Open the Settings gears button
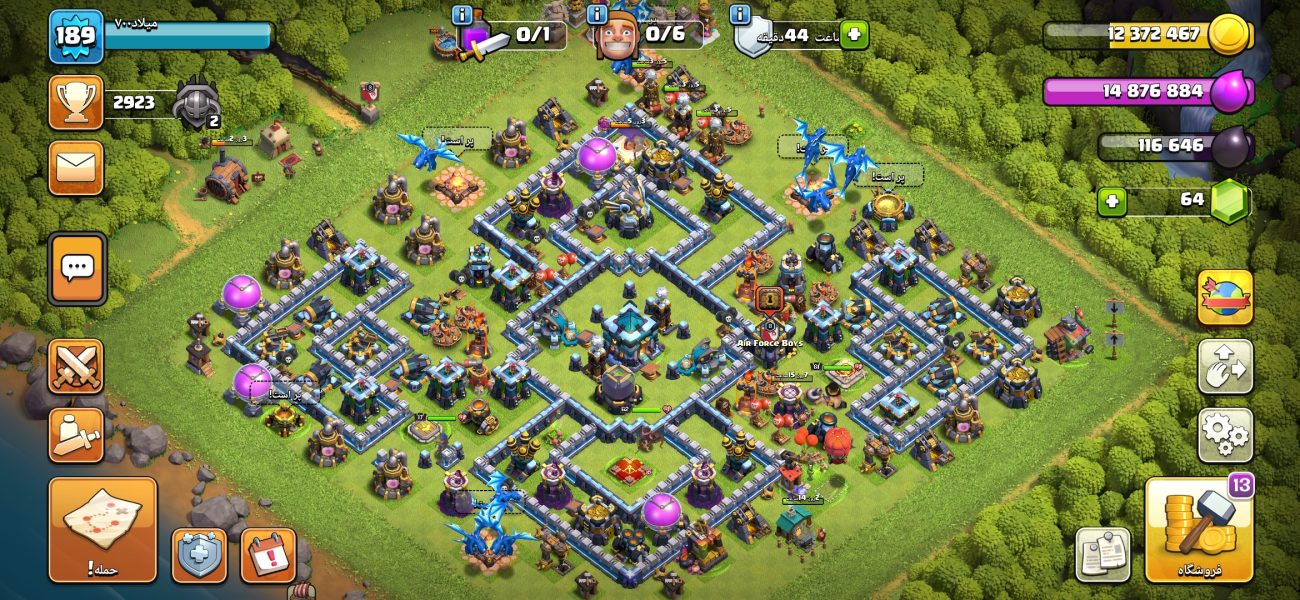 [1225, 434]
